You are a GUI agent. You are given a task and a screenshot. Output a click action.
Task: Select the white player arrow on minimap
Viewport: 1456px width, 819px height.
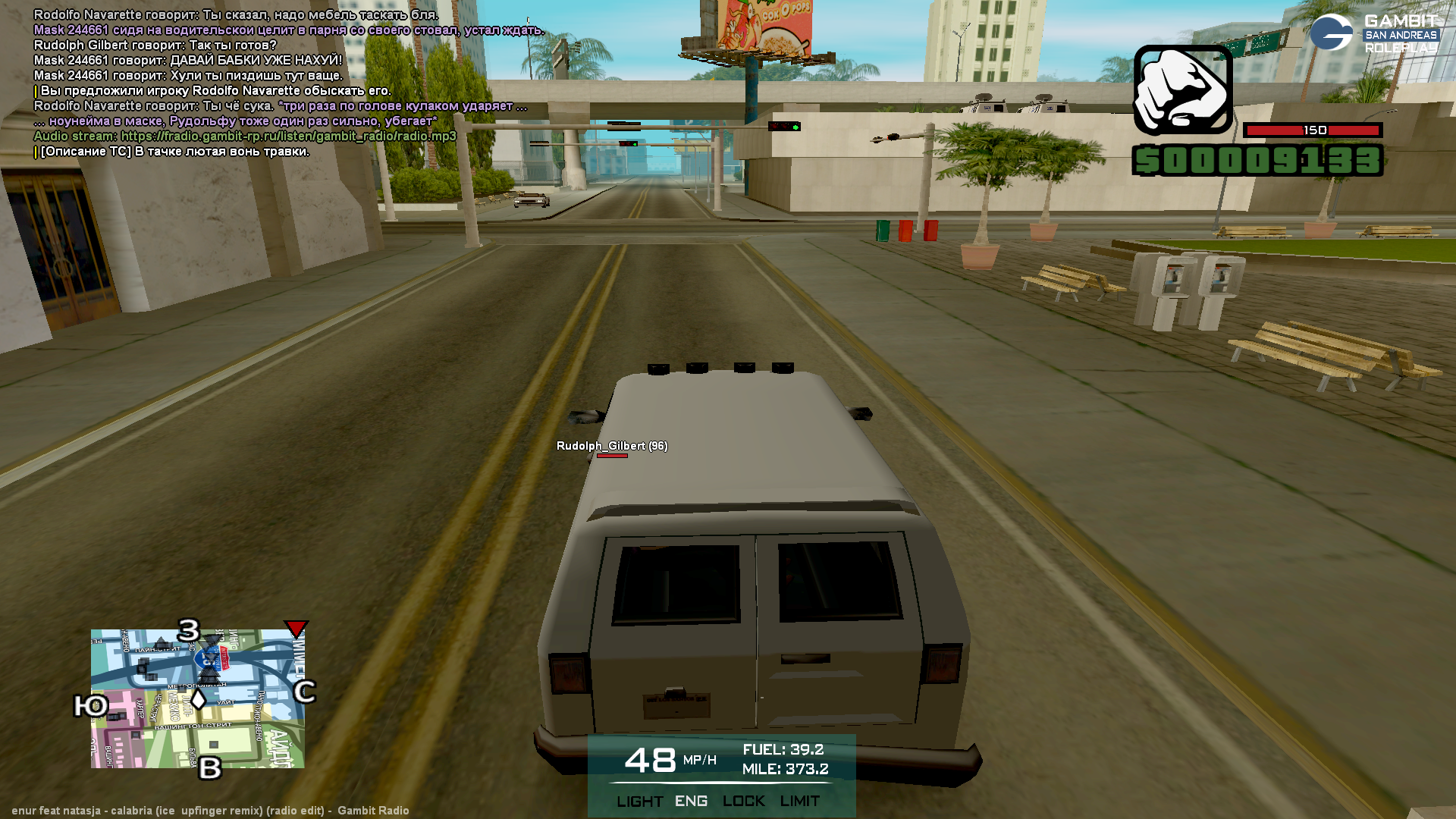(x=198, y=698)
